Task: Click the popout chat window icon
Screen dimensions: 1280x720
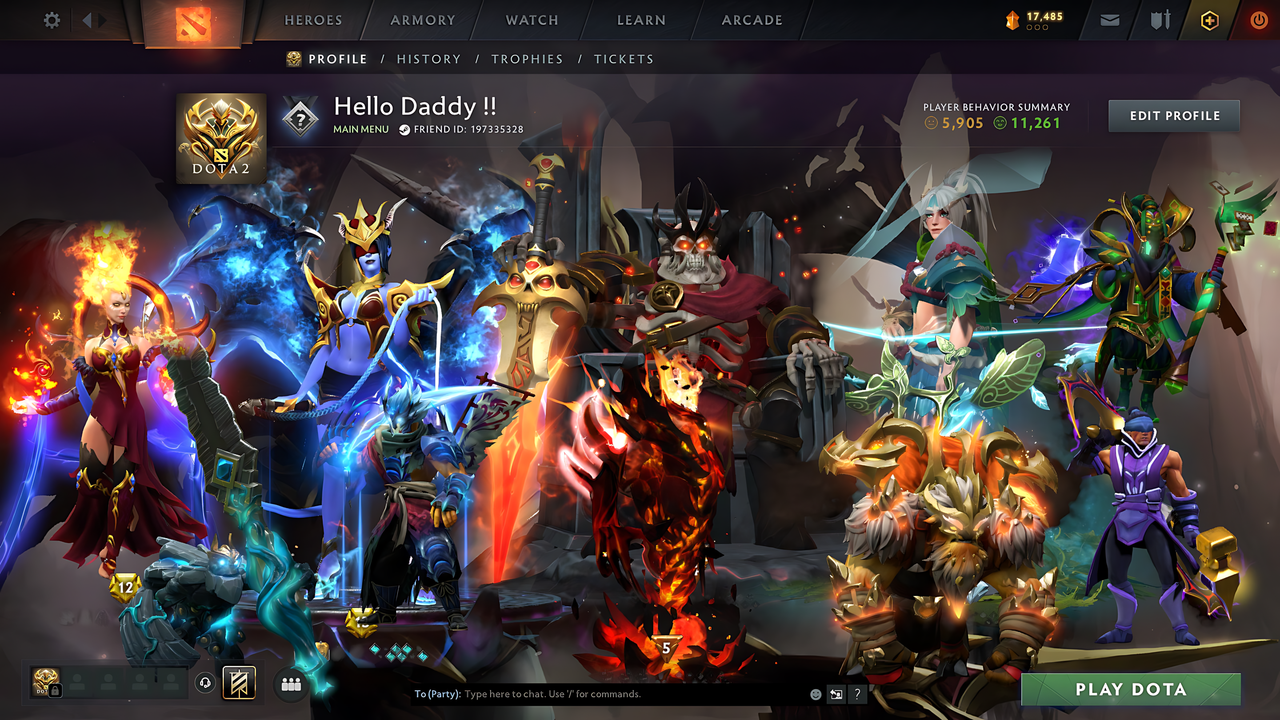Action: (x=835, y=693)
